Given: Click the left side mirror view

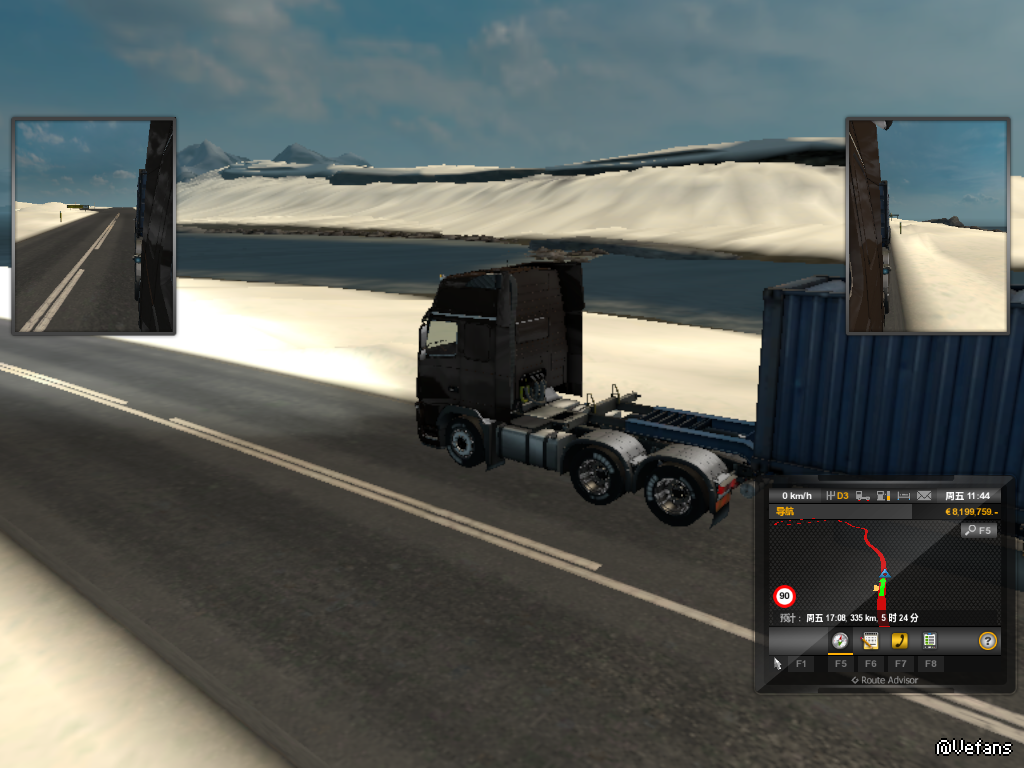Looking at the screenshot, I should pyautogui.click(x=94, y=226).
